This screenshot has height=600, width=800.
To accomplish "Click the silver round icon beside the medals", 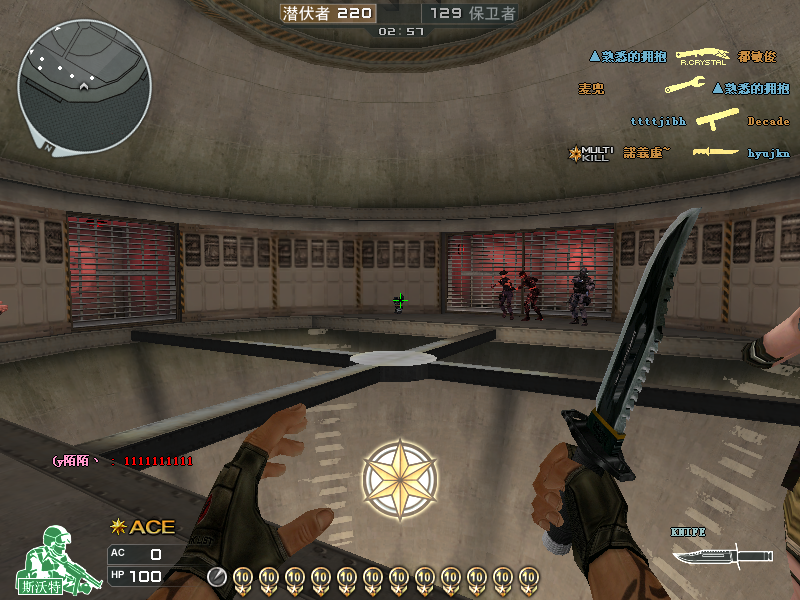I will coord(217,576).
